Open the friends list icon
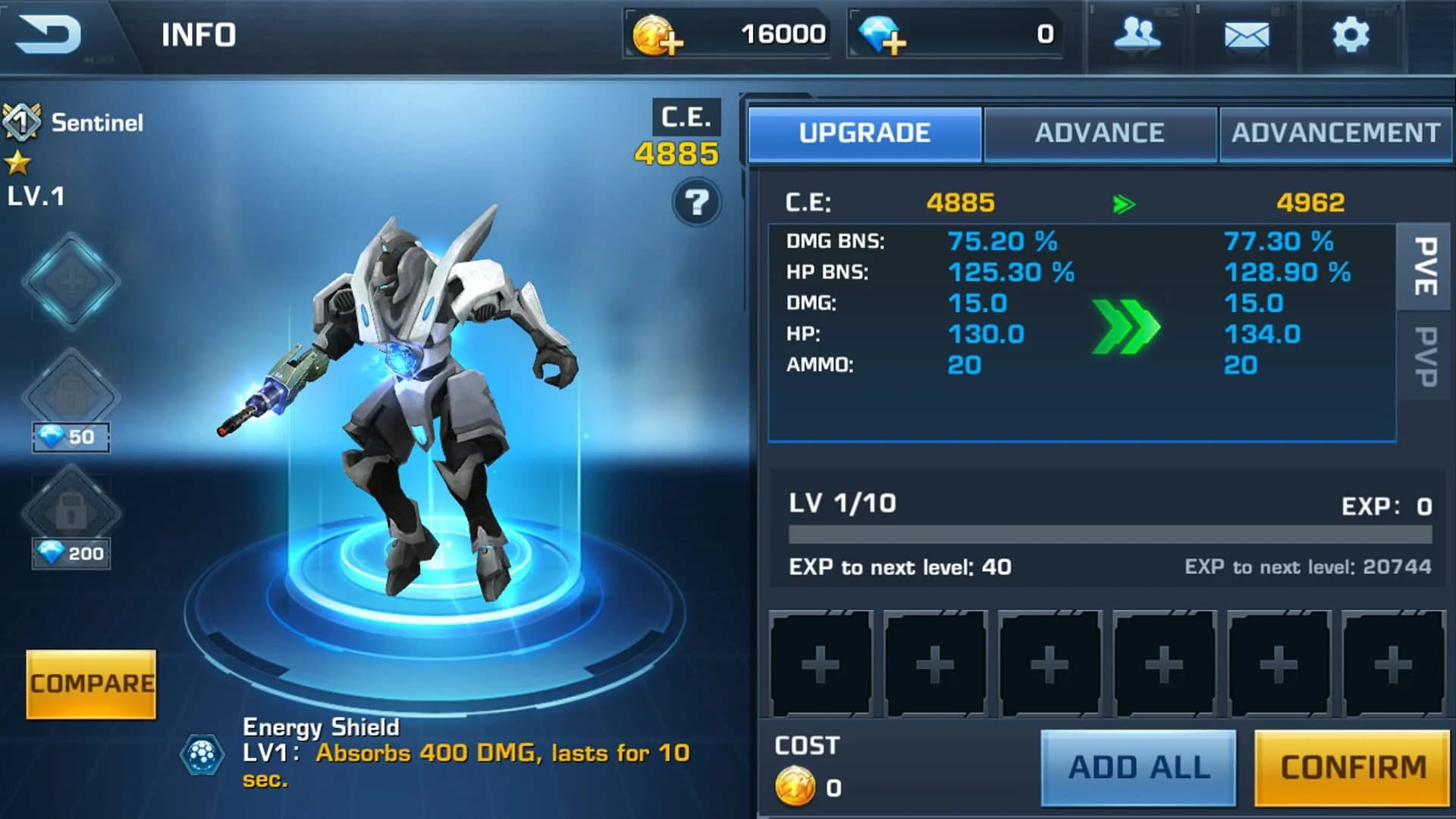The width and height of the screenshot is (1456, 819). coord(1137,33)
